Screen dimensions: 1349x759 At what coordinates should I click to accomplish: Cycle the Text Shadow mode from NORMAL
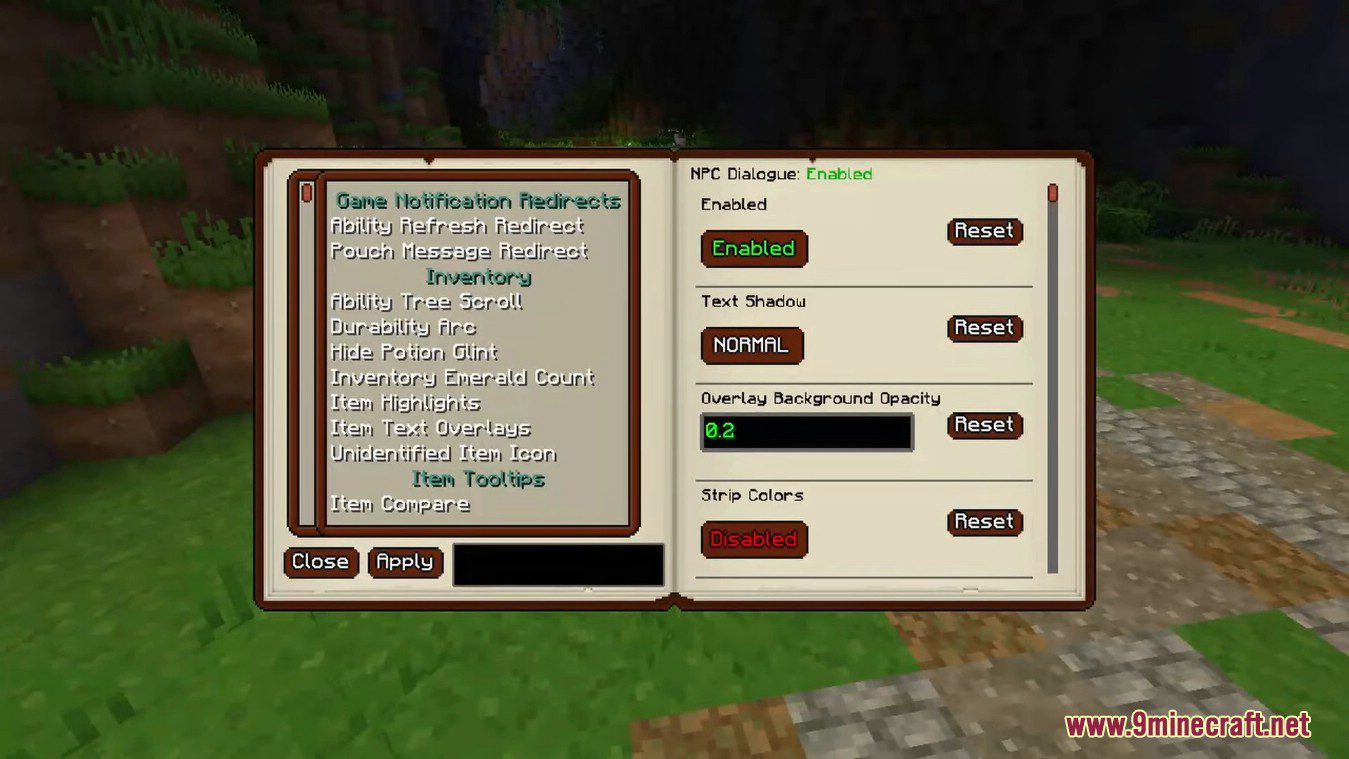pos(752,345)
